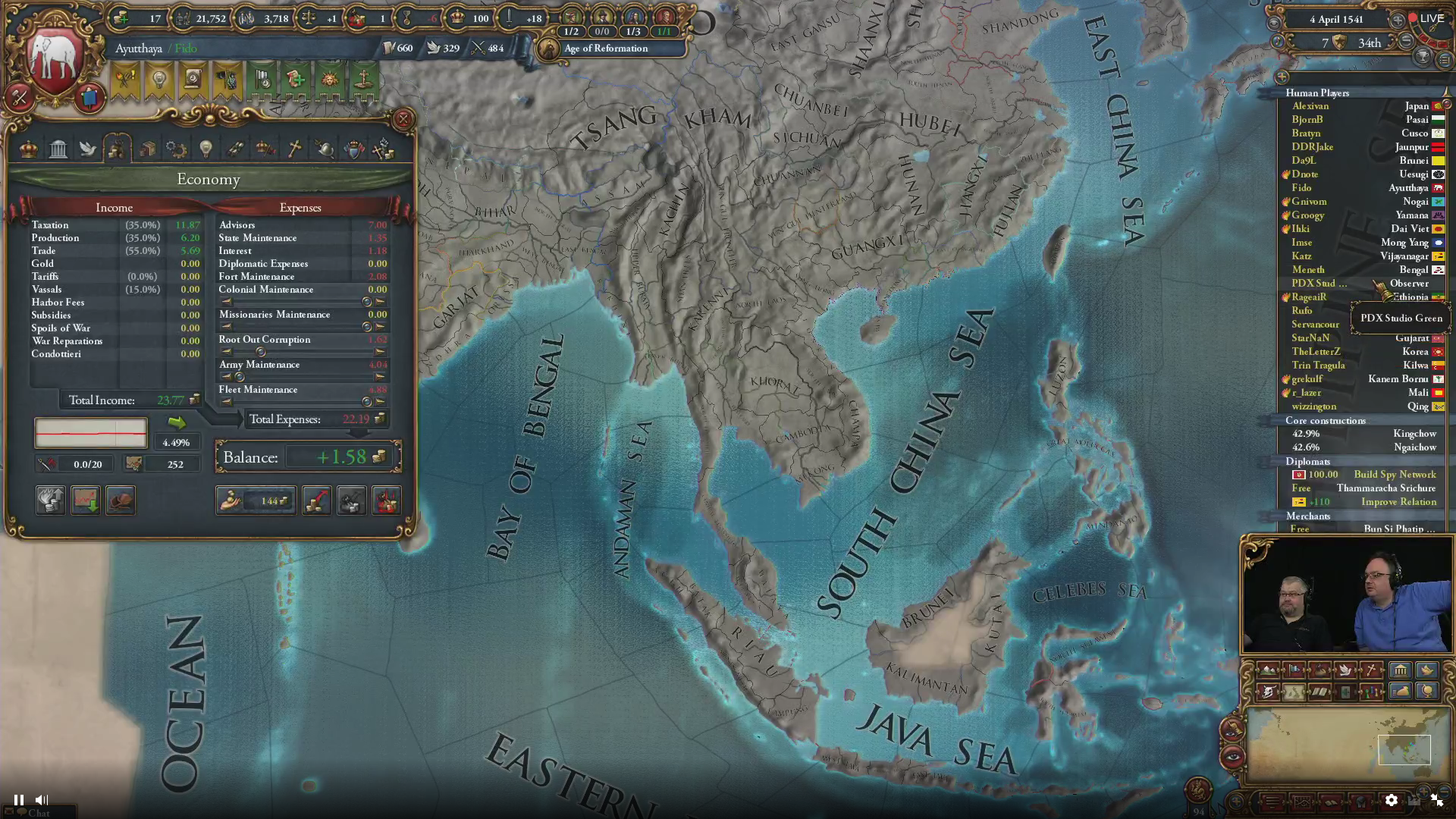This screenshot has width=1456, height=819.
Task: Open the ledger from the minimap toolbar
Action: coord(1332,801)
